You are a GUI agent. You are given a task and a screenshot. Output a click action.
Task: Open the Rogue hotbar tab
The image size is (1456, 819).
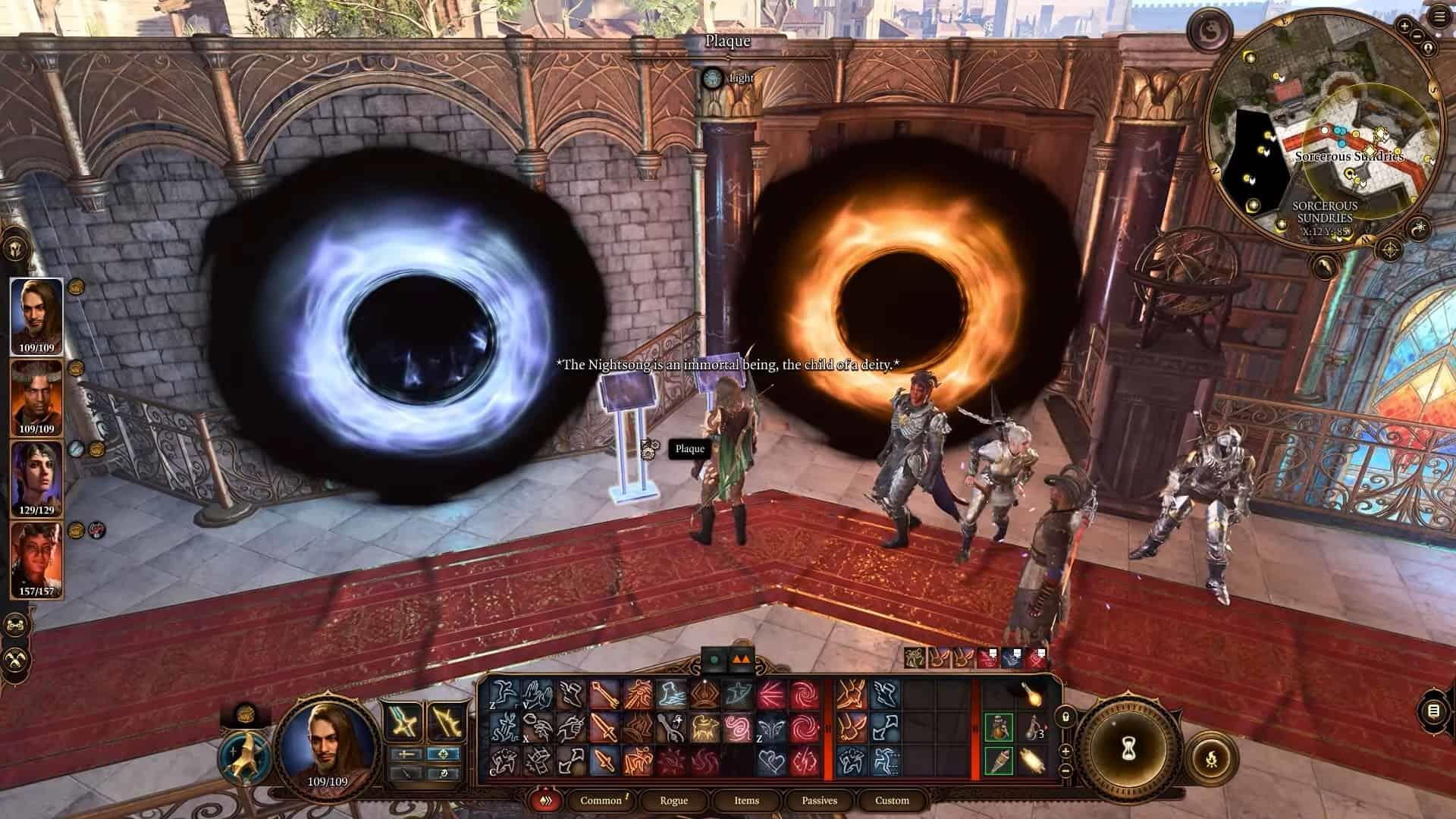(673, 800)
